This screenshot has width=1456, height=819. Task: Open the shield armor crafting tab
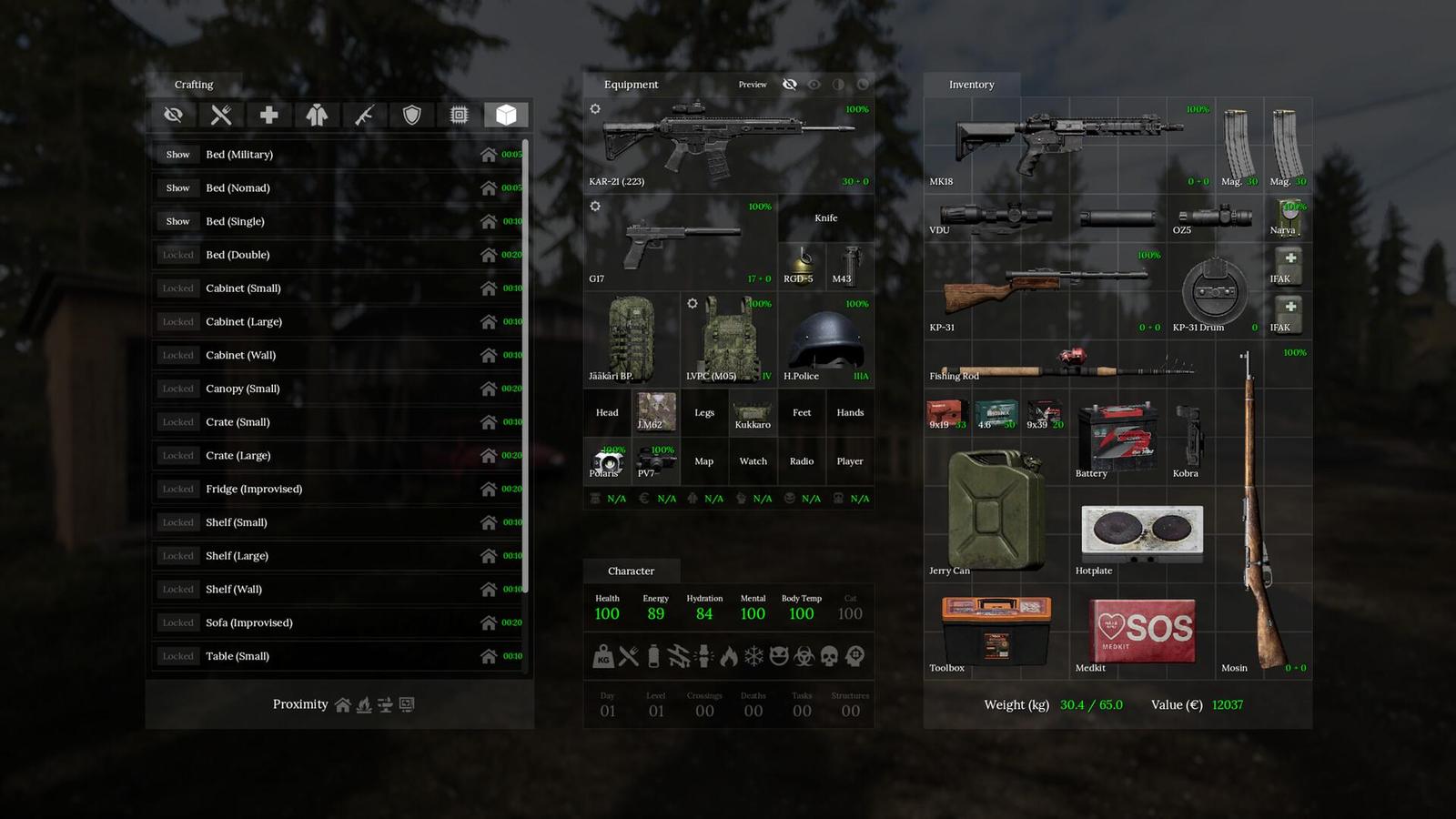click(x=411, y=115)
